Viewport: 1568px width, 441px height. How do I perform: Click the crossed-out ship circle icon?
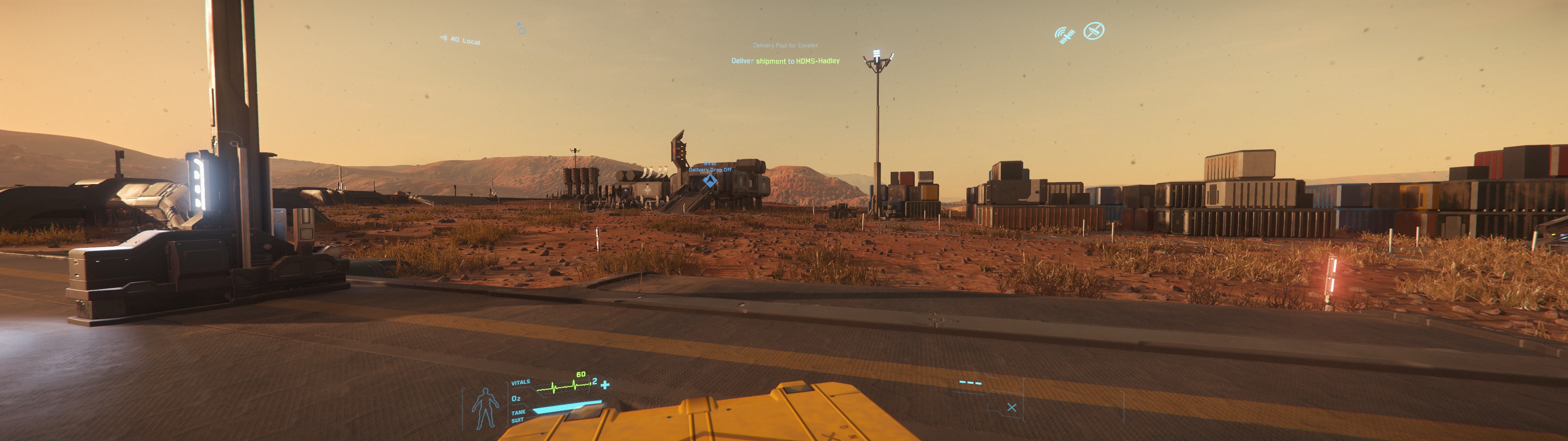click(x=1094, y=31)
